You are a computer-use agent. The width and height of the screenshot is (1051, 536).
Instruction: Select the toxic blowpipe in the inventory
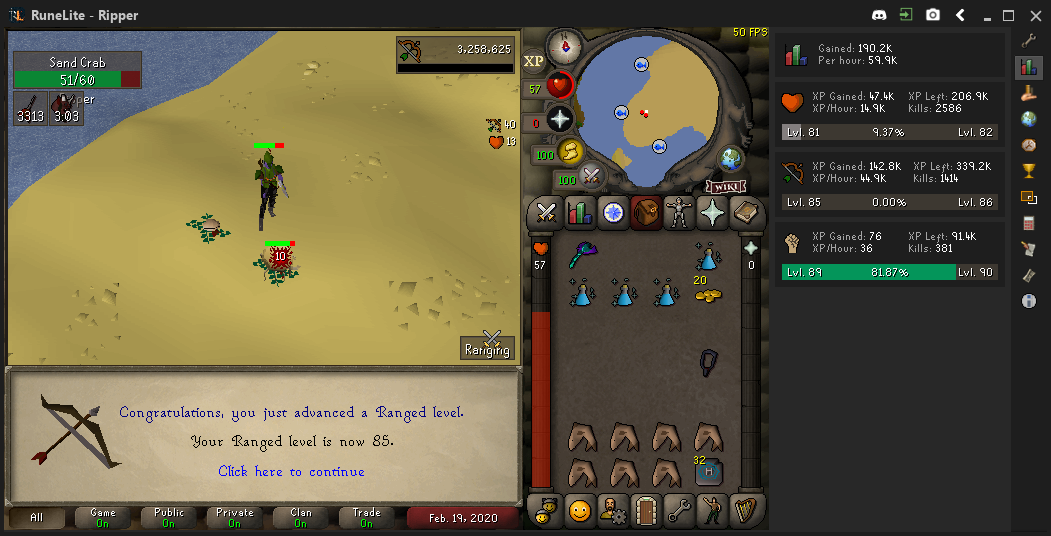coord(582,256)
